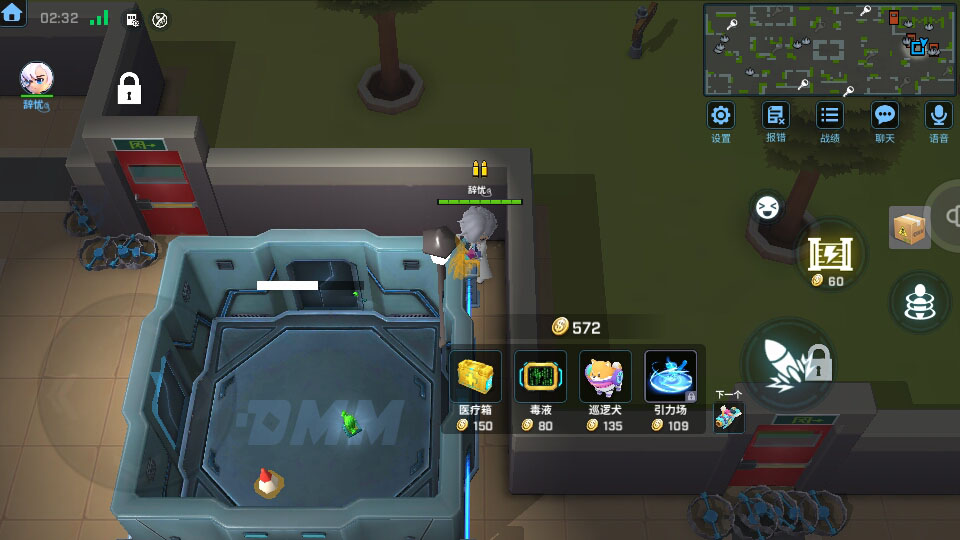
Task: Use the cardboard box item button
Action: (x=909, y=227)
